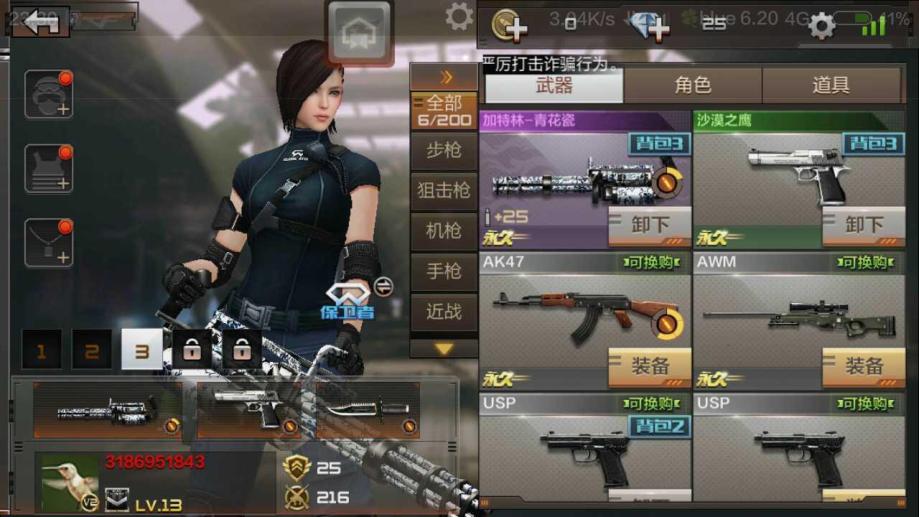Select backpack loadout 2

tap(92, 351)
